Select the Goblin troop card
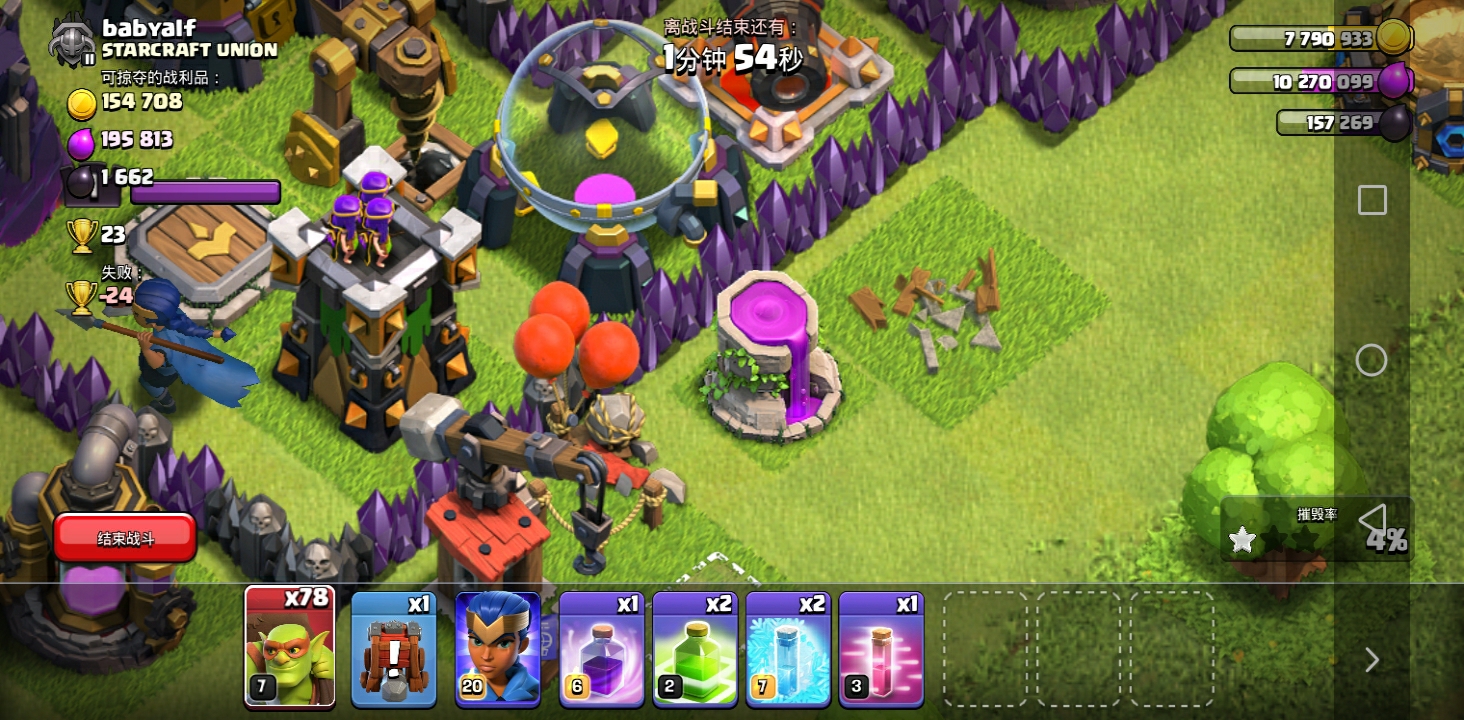The width and height of the screenshot is (1464, 720). (290, 648)
